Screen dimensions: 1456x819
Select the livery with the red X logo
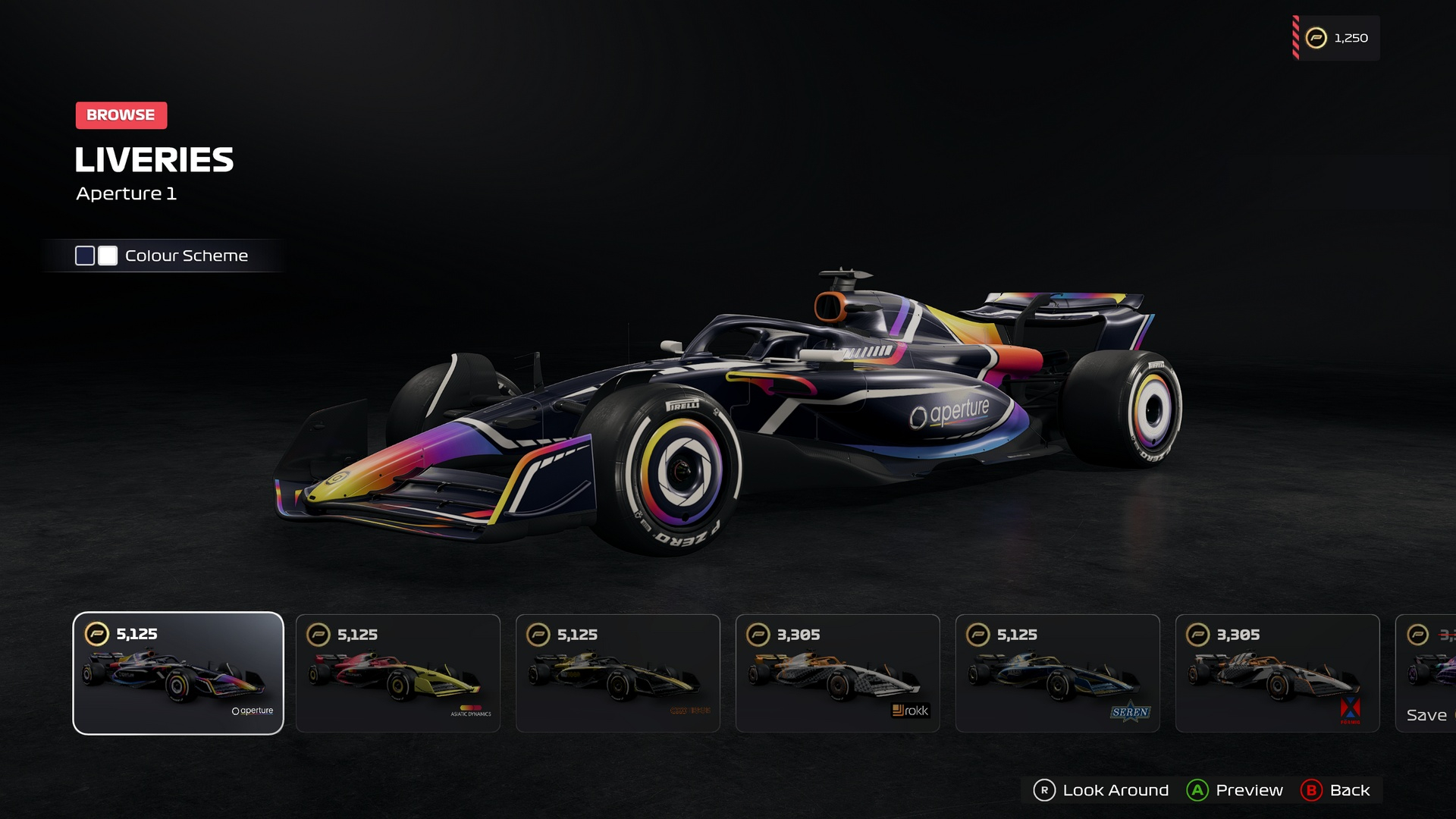tap(1278, 673)
